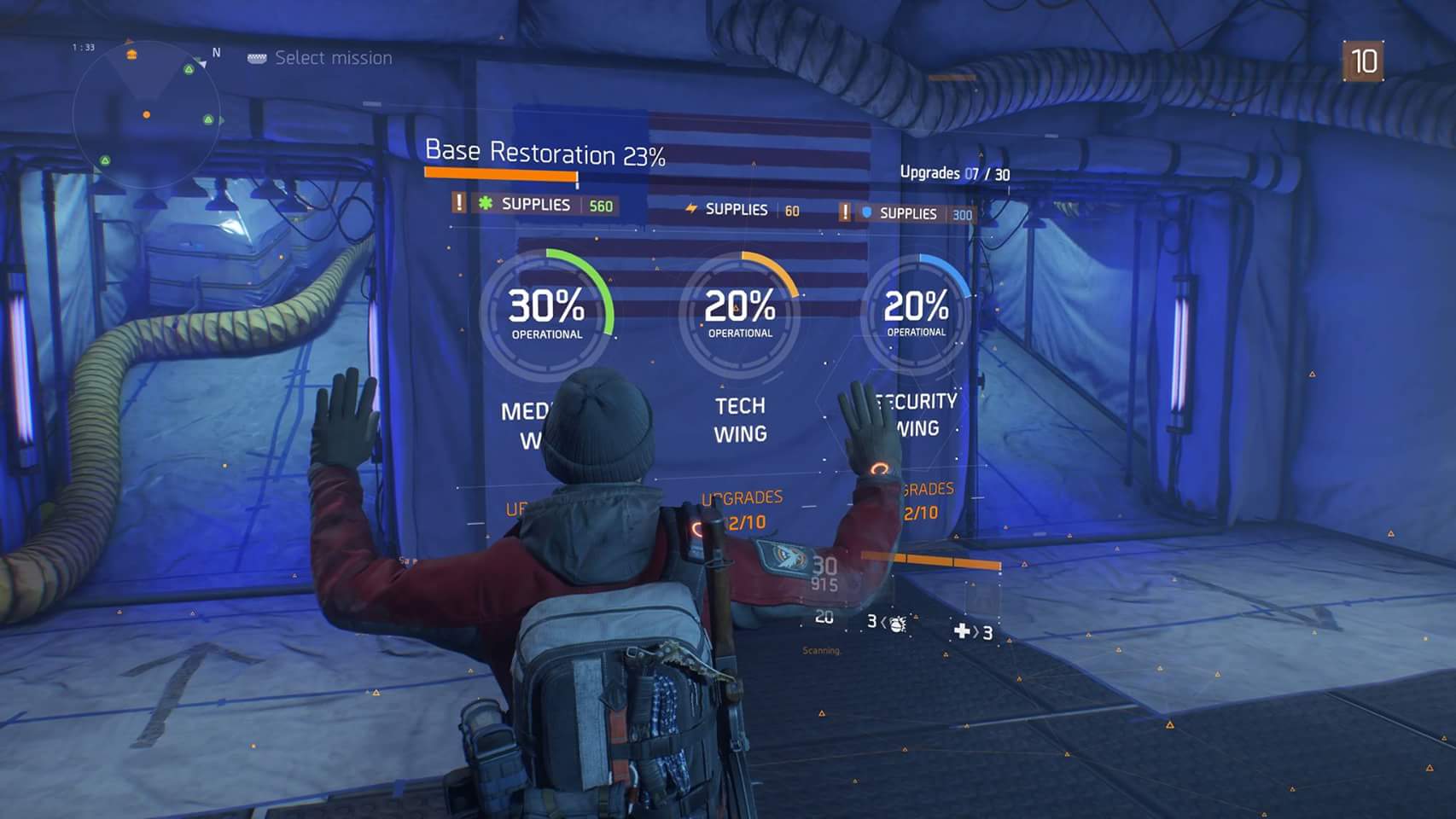Viewport: 1456px width, 819px height.
Task: Use the medkit cross icon
Action: click(962, 631)
